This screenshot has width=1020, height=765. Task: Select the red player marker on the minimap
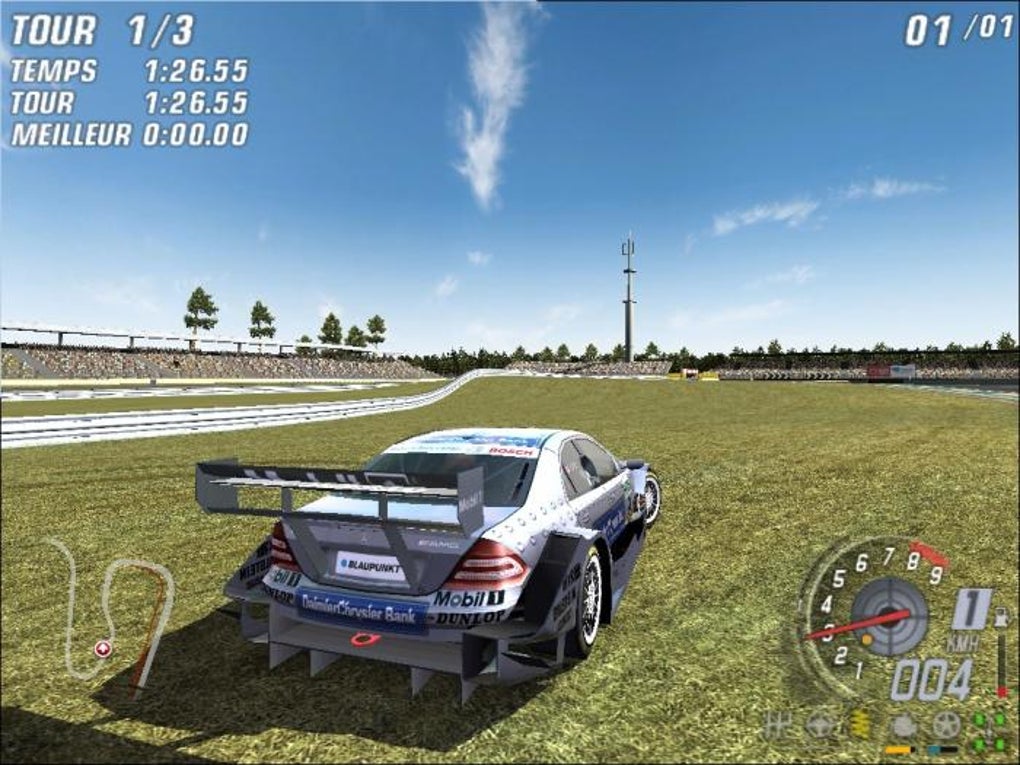[x=102, y=649]
